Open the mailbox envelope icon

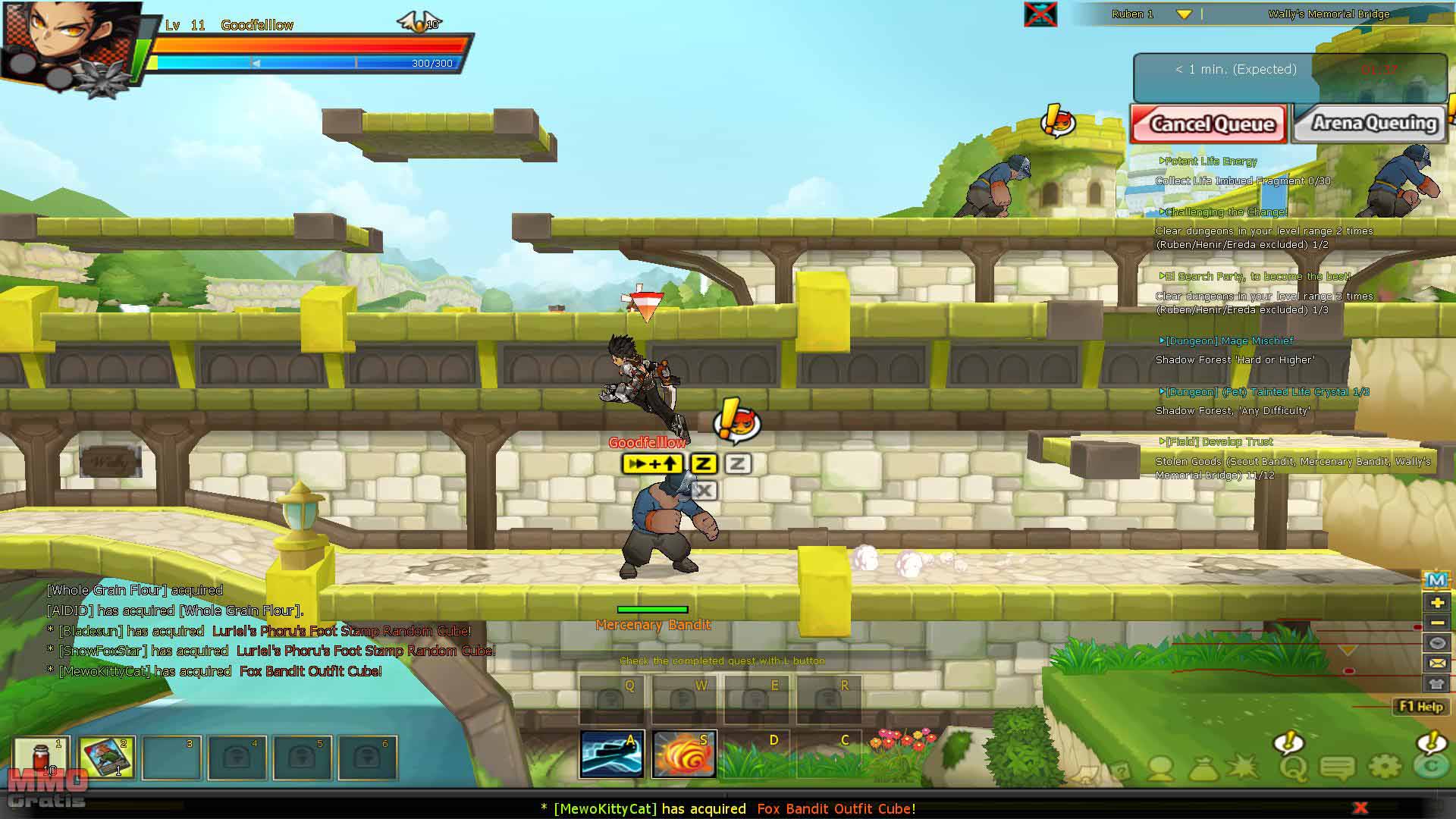pyautogui.click(x=1436, y=663)
